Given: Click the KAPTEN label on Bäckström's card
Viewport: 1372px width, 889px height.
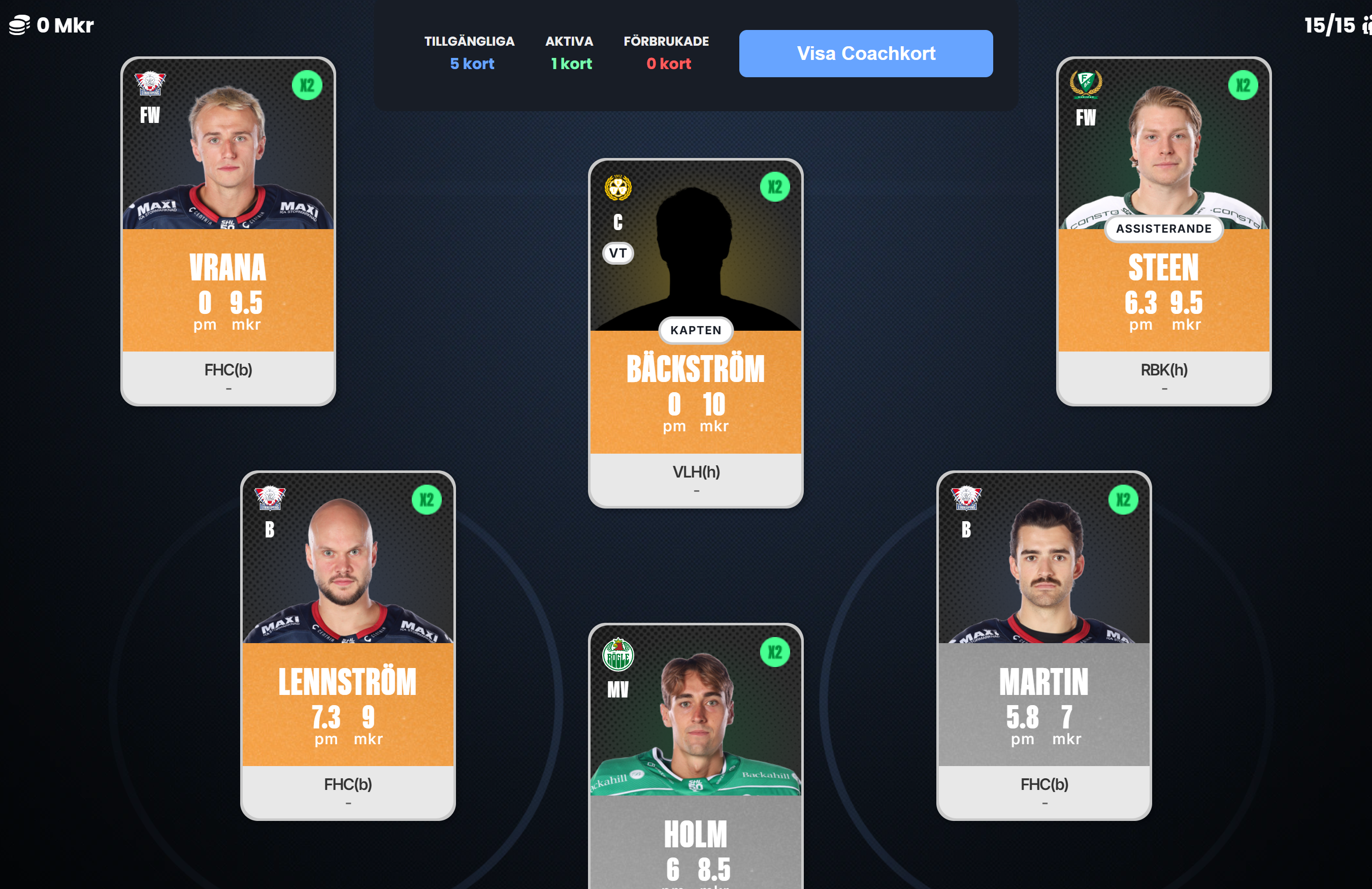Looking at the screenshot, I should (x=695, y=331).
